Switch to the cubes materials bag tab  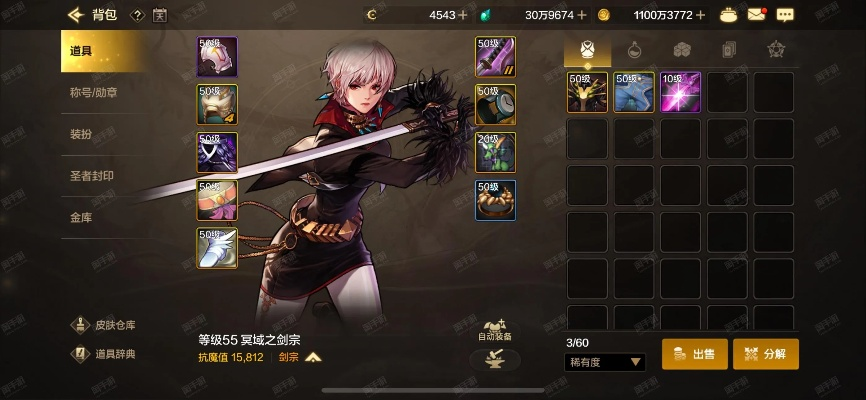point(681,49)
